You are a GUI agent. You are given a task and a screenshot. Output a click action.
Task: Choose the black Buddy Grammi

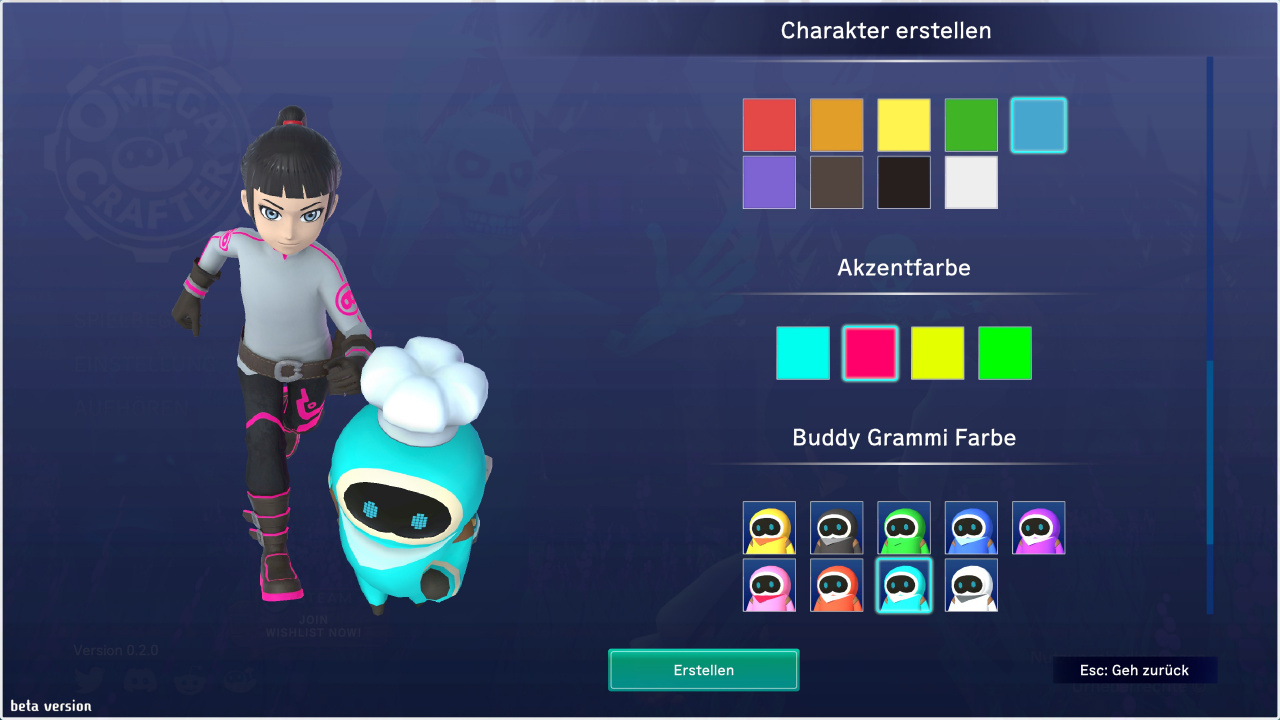click(836, 528)
